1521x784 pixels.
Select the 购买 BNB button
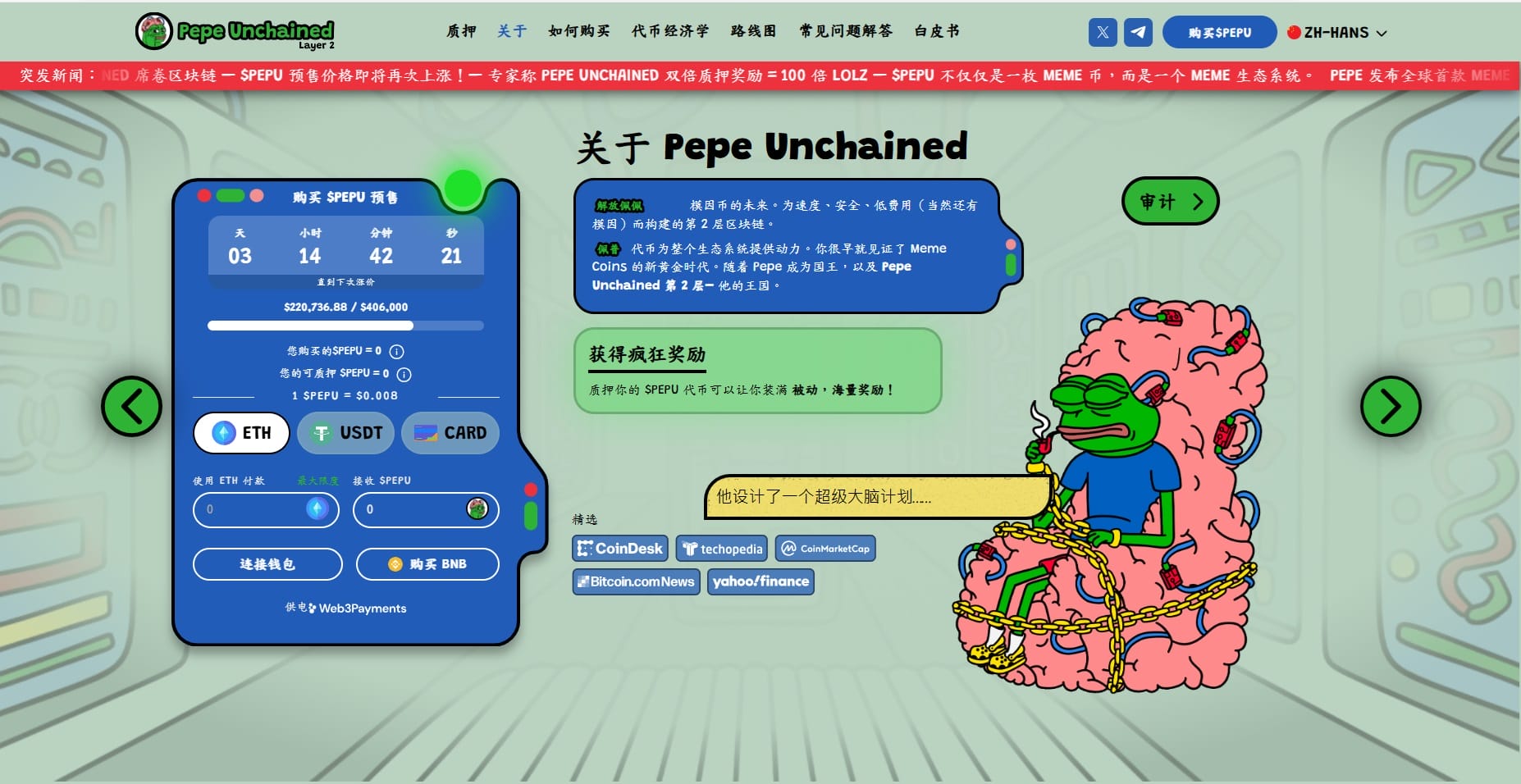point(427,564)
